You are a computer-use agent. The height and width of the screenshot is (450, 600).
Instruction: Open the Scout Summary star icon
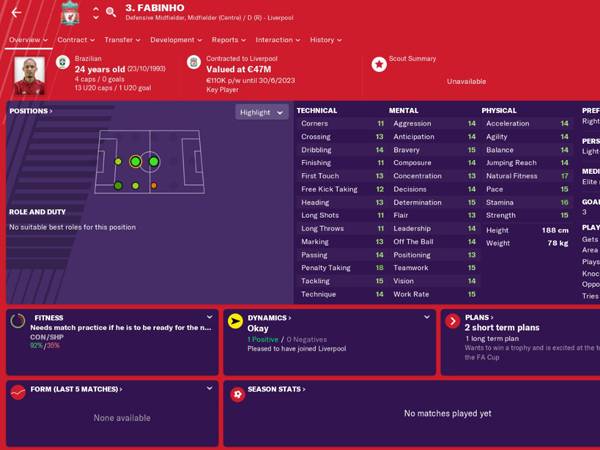pos(379,64)
